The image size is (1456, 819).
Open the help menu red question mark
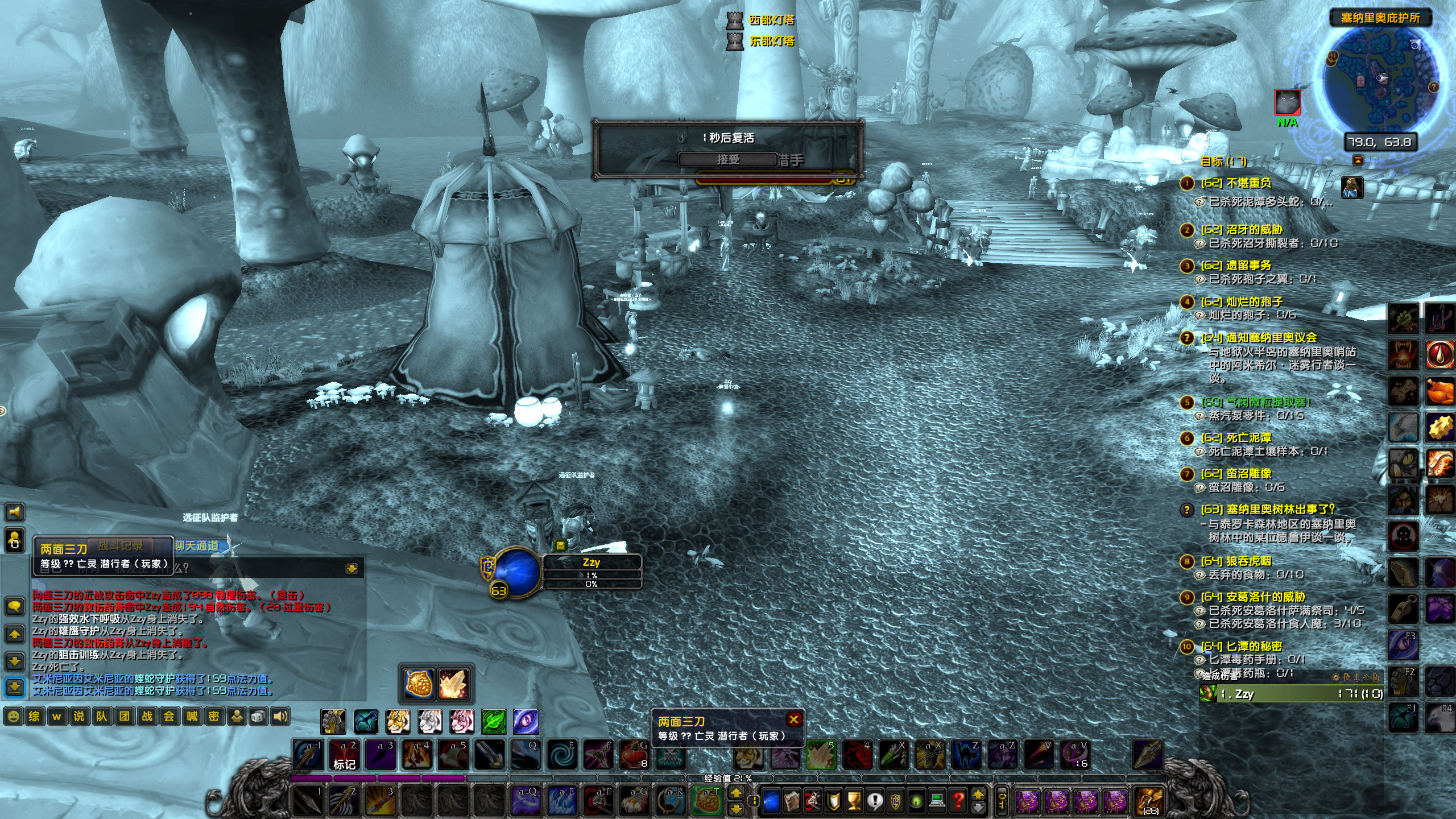click(x=957, y=801)
